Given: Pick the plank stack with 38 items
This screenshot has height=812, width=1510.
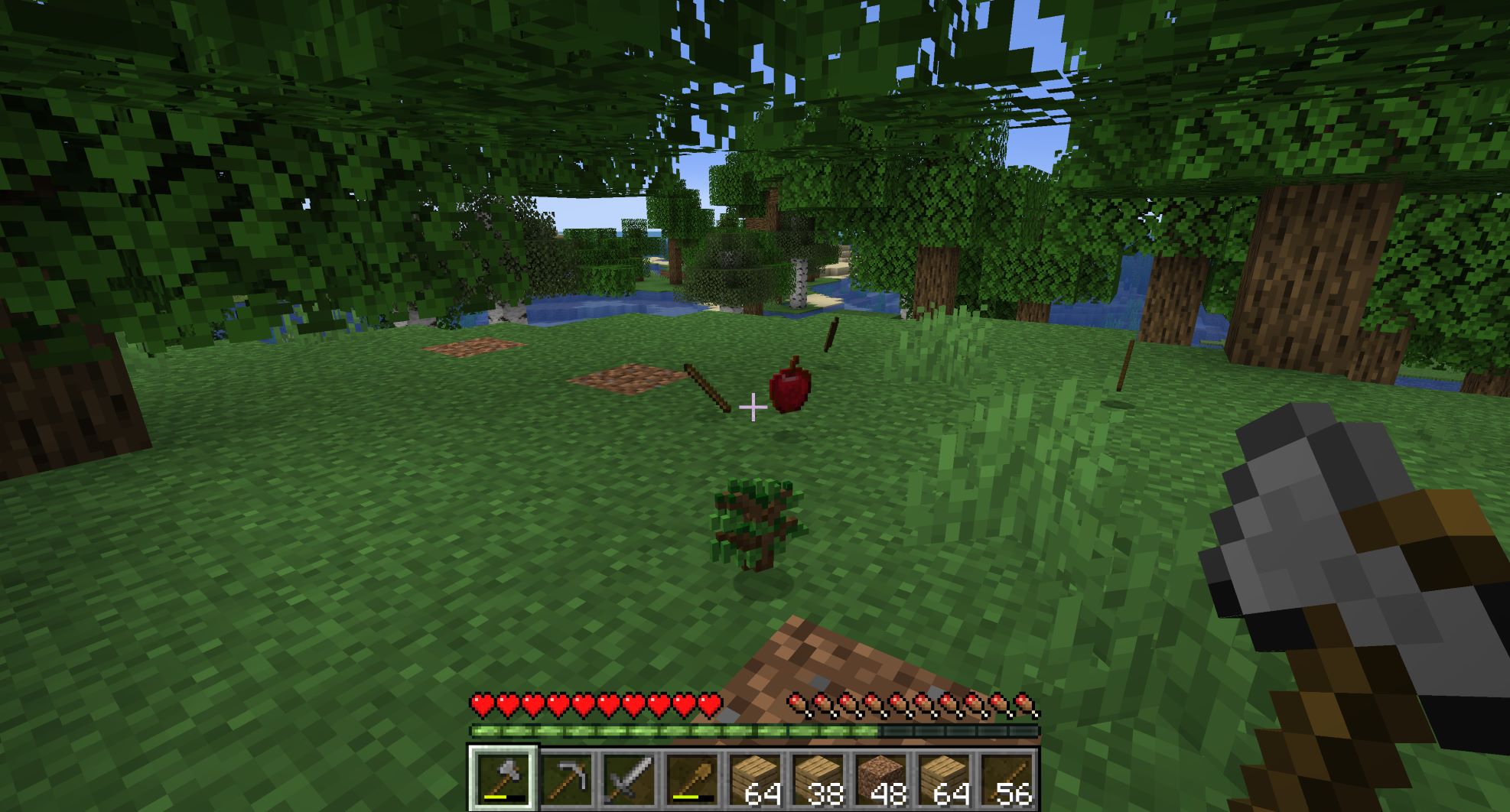Looking at the screenshot, I should click(x=817, y=779).
